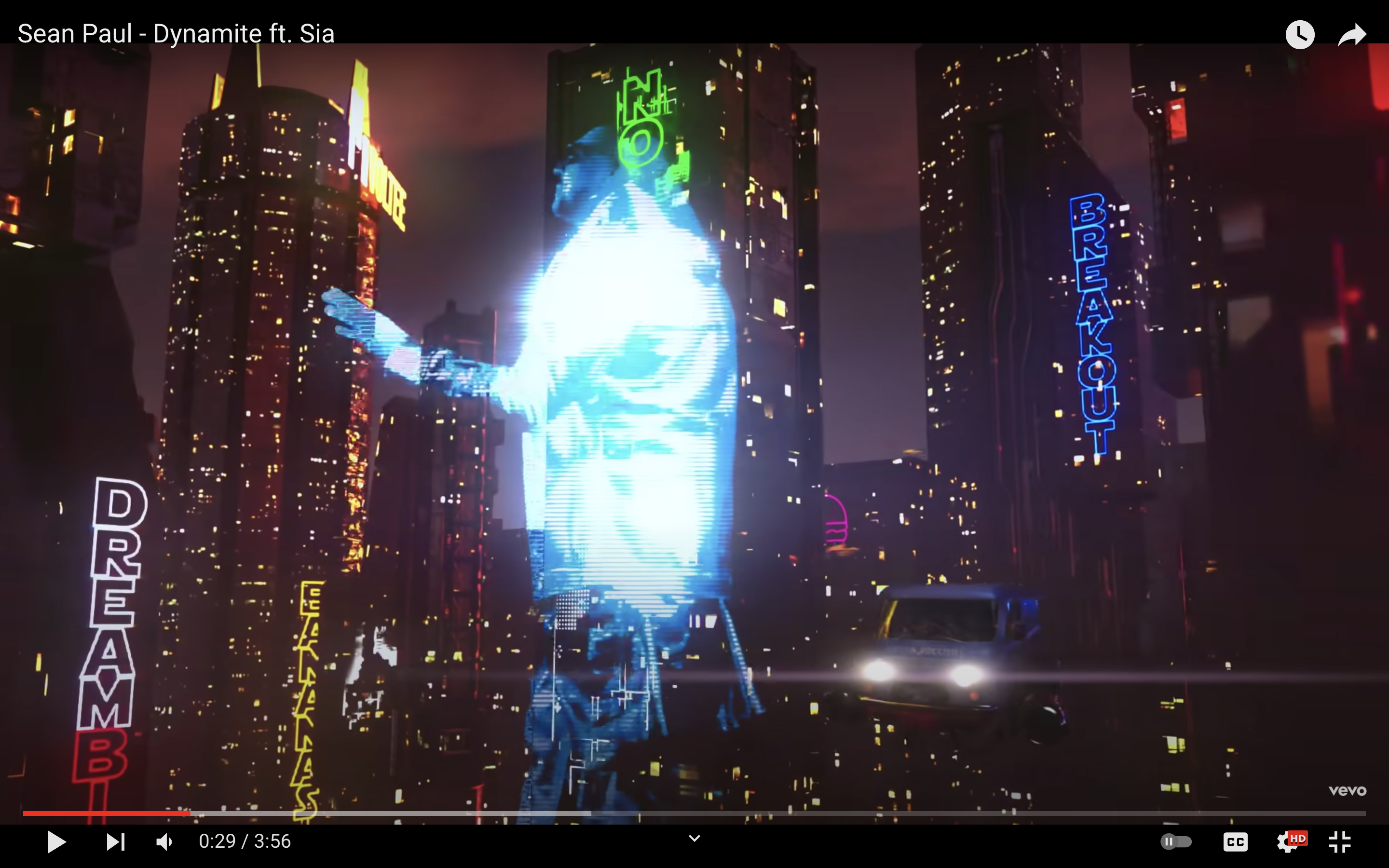Exit full screen mode
This screenshot has height=868, width=1389.
coord(1340,841)
